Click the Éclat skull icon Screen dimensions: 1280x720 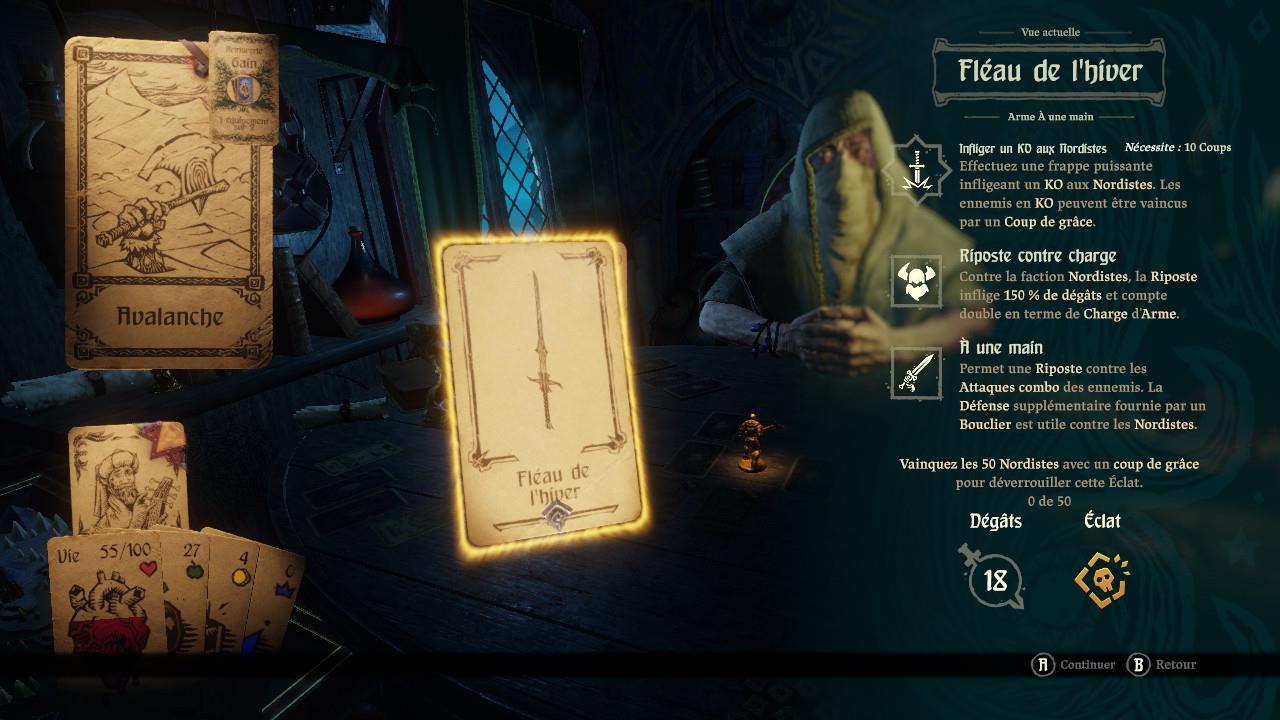[x=1101, y=578]
